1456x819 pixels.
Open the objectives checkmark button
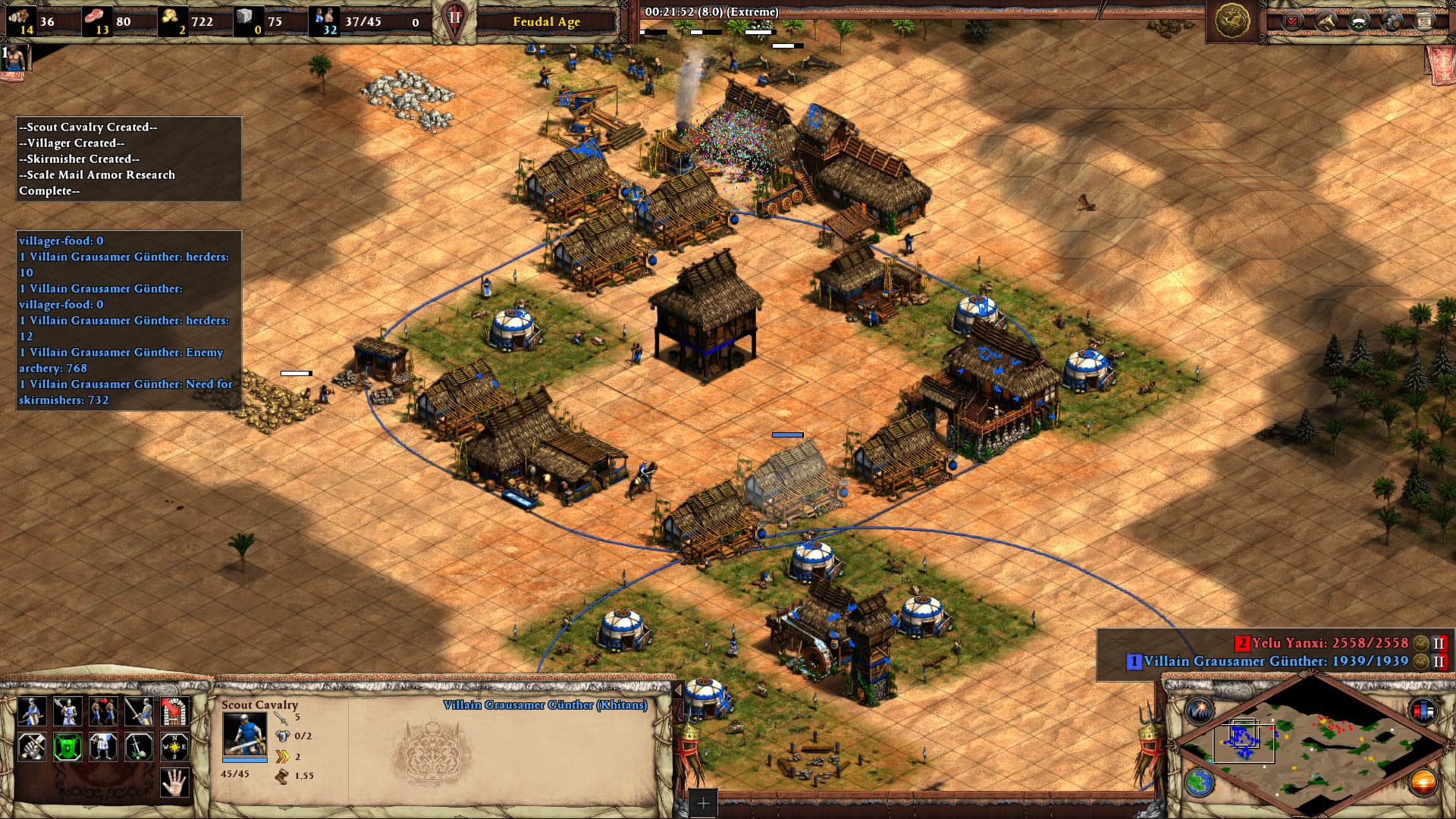[1291, 21]
